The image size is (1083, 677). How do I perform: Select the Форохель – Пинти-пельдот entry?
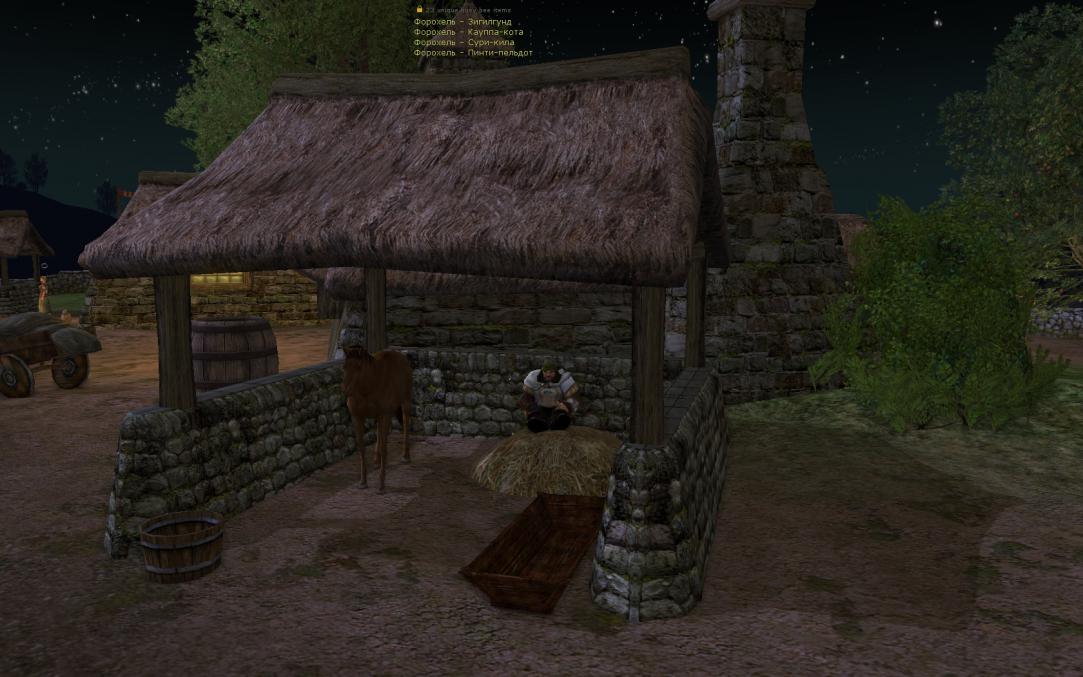click(473, 53)
